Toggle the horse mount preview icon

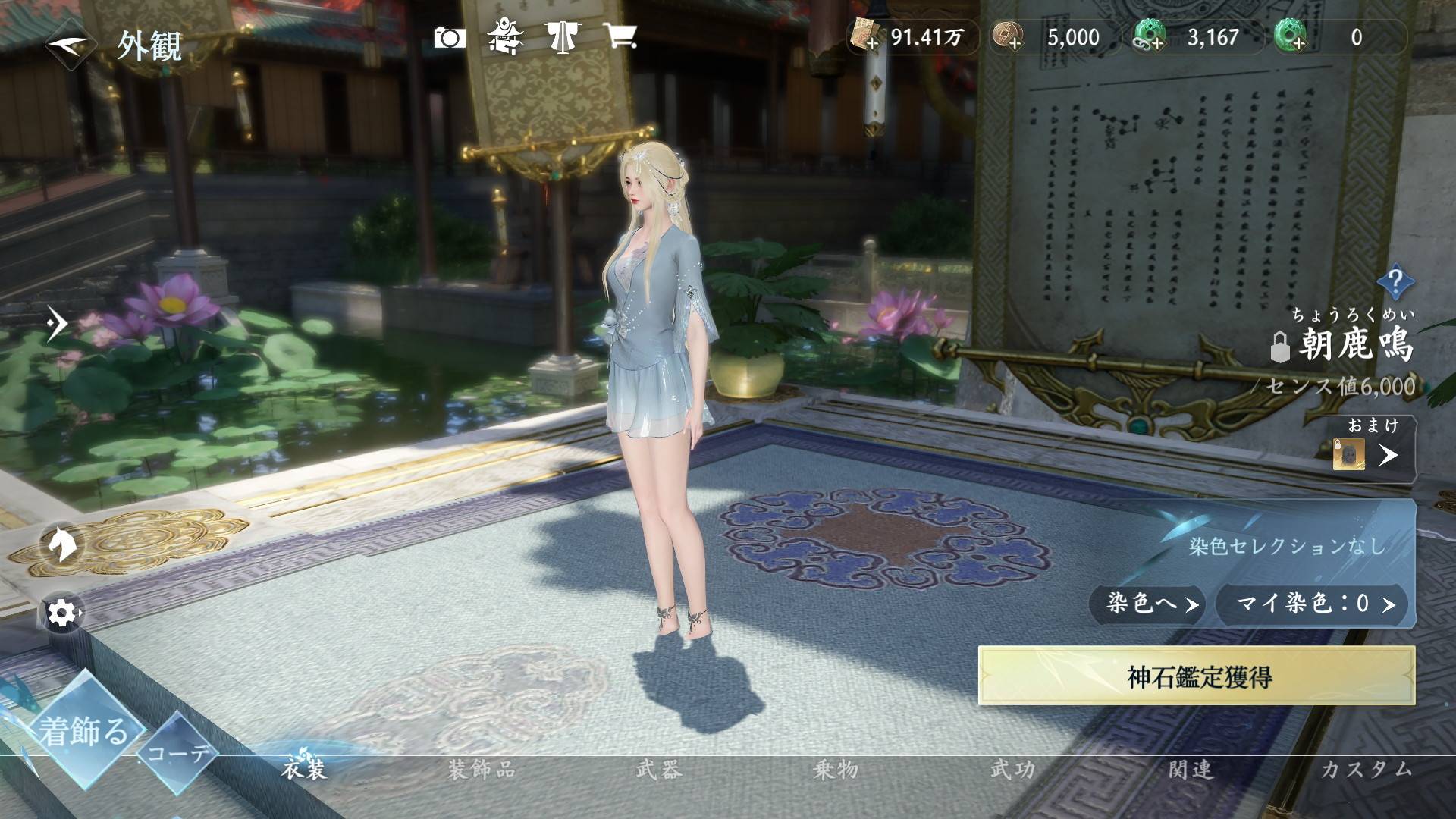[61, 543]
